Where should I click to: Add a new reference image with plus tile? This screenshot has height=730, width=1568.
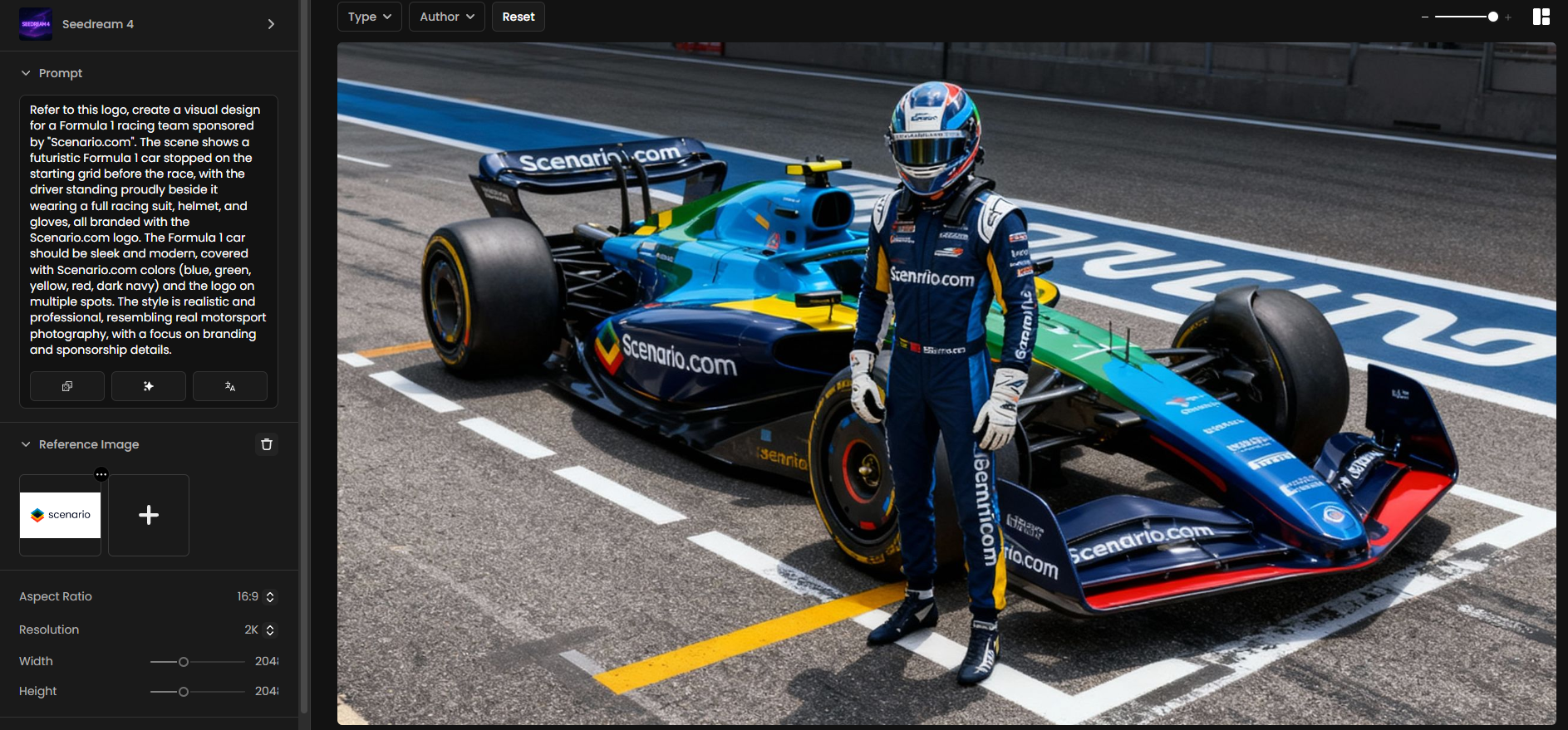[x=149, y=515]
